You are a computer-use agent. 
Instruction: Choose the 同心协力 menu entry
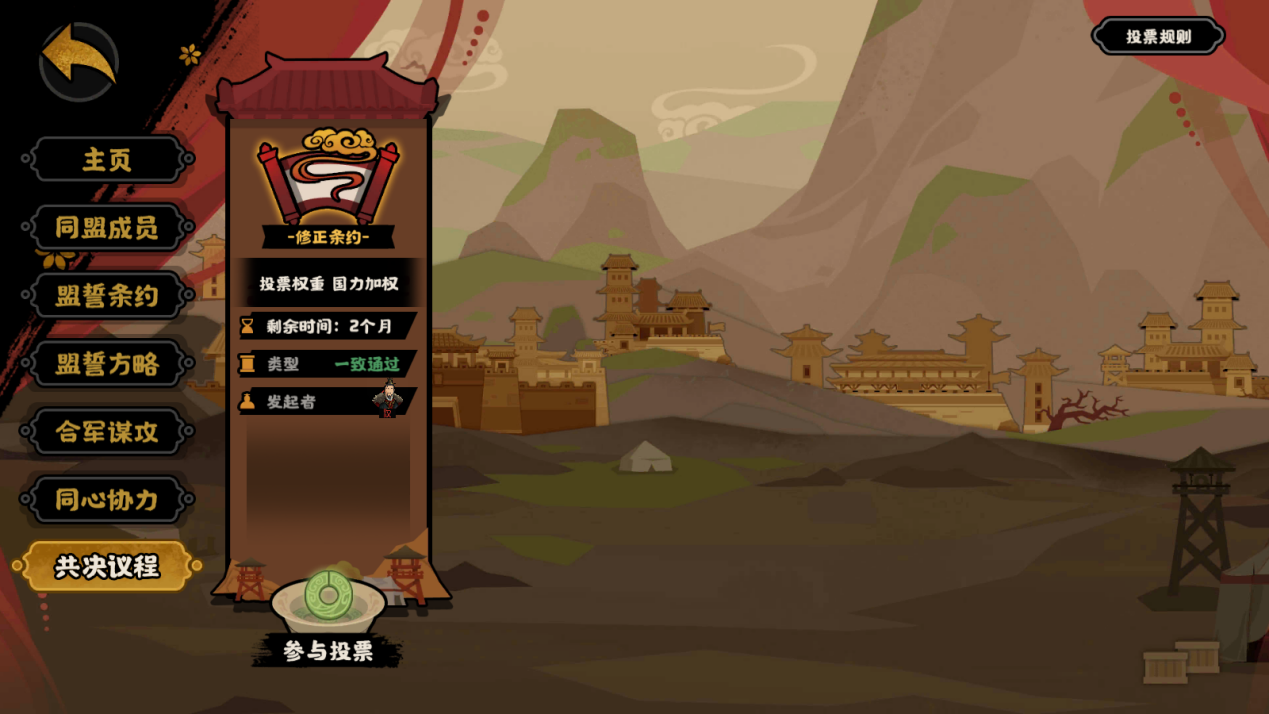click(107, 499)
